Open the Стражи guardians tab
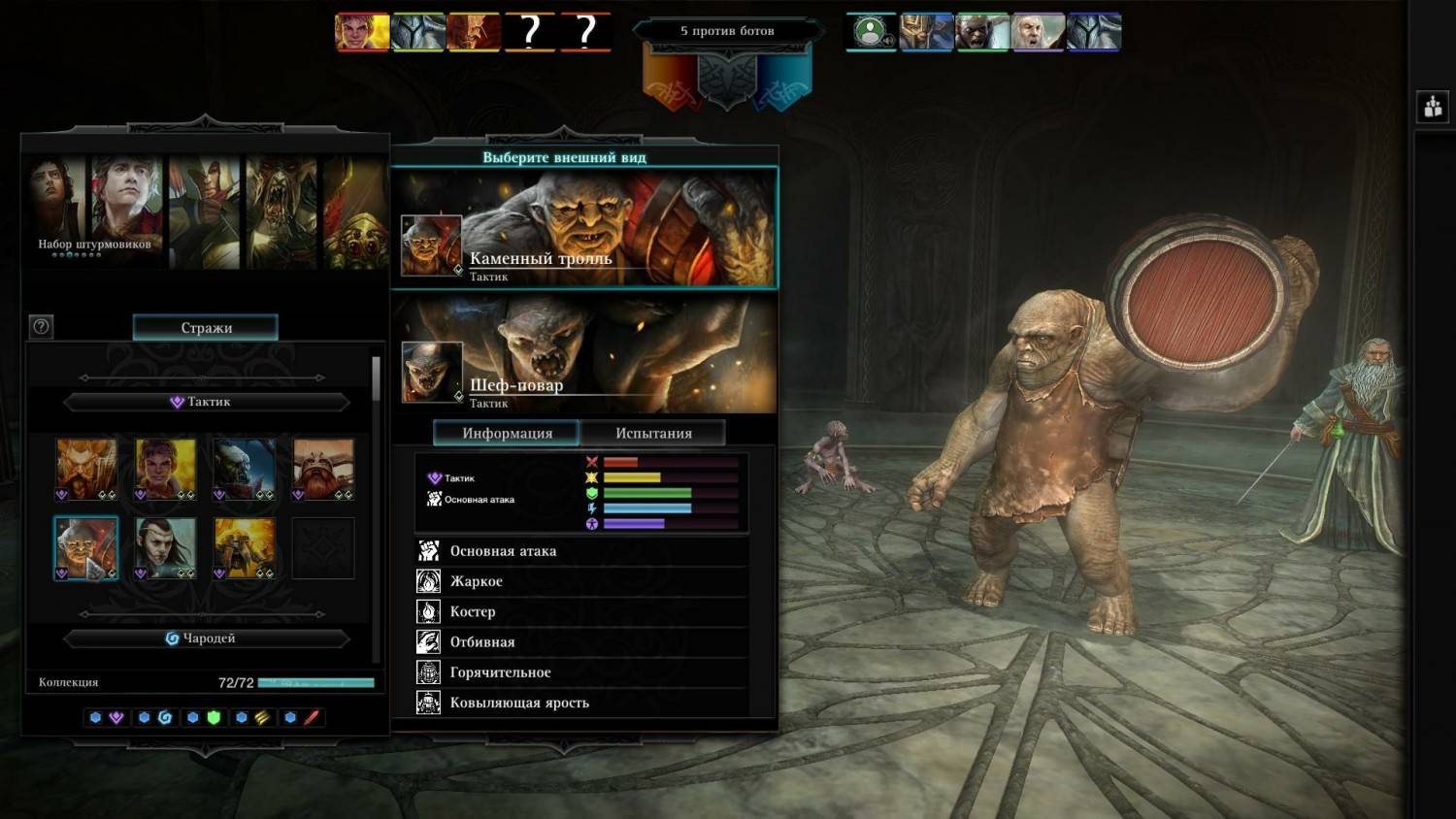Image resolution: width=1456 pixels, height=819 pixels. (206, 328)
